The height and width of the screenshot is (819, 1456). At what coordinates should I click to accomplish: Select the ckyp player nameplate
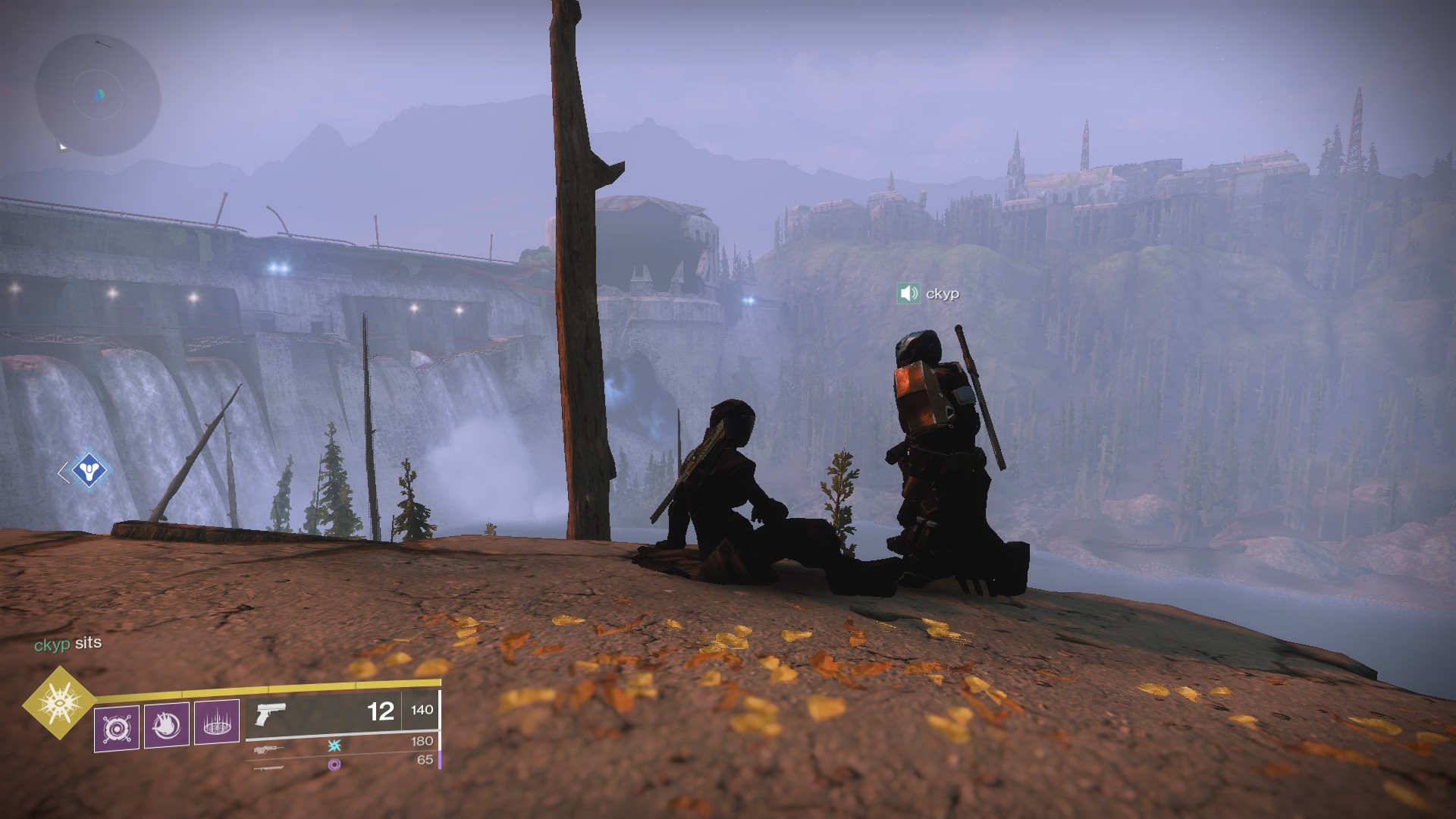click(x=943, y=293)
